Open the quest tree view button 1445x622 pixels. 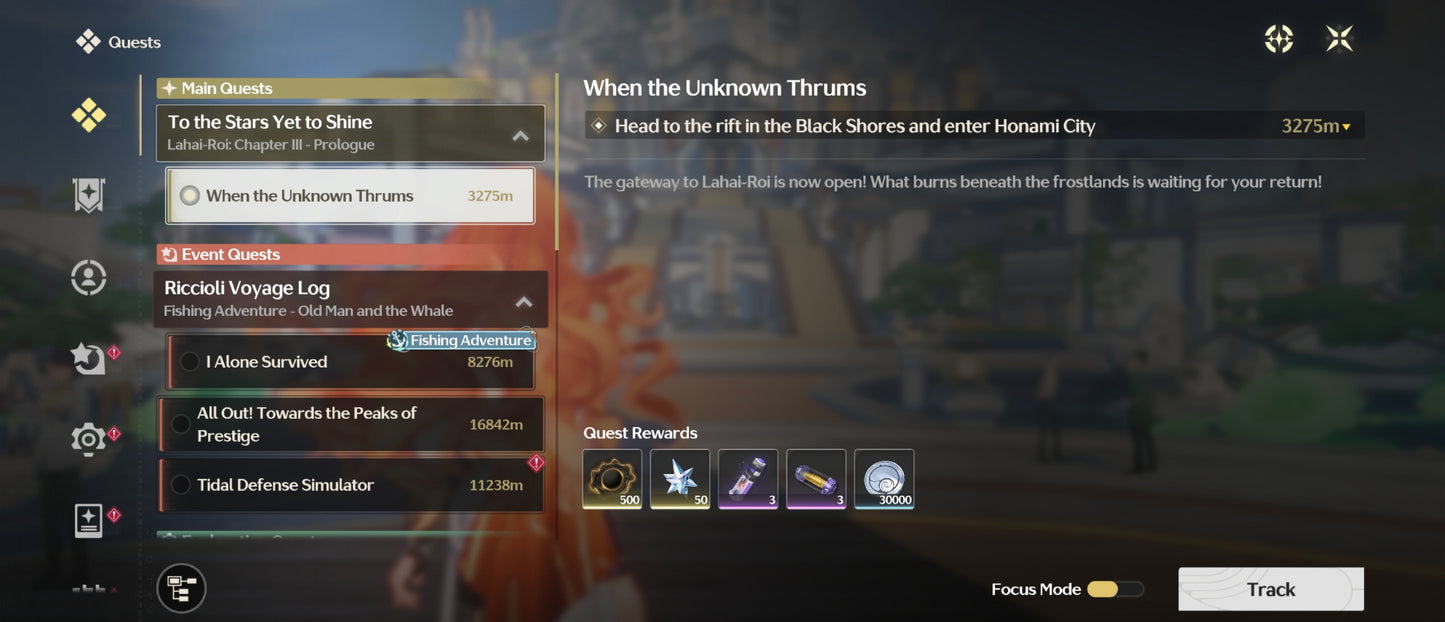(181, 588)
